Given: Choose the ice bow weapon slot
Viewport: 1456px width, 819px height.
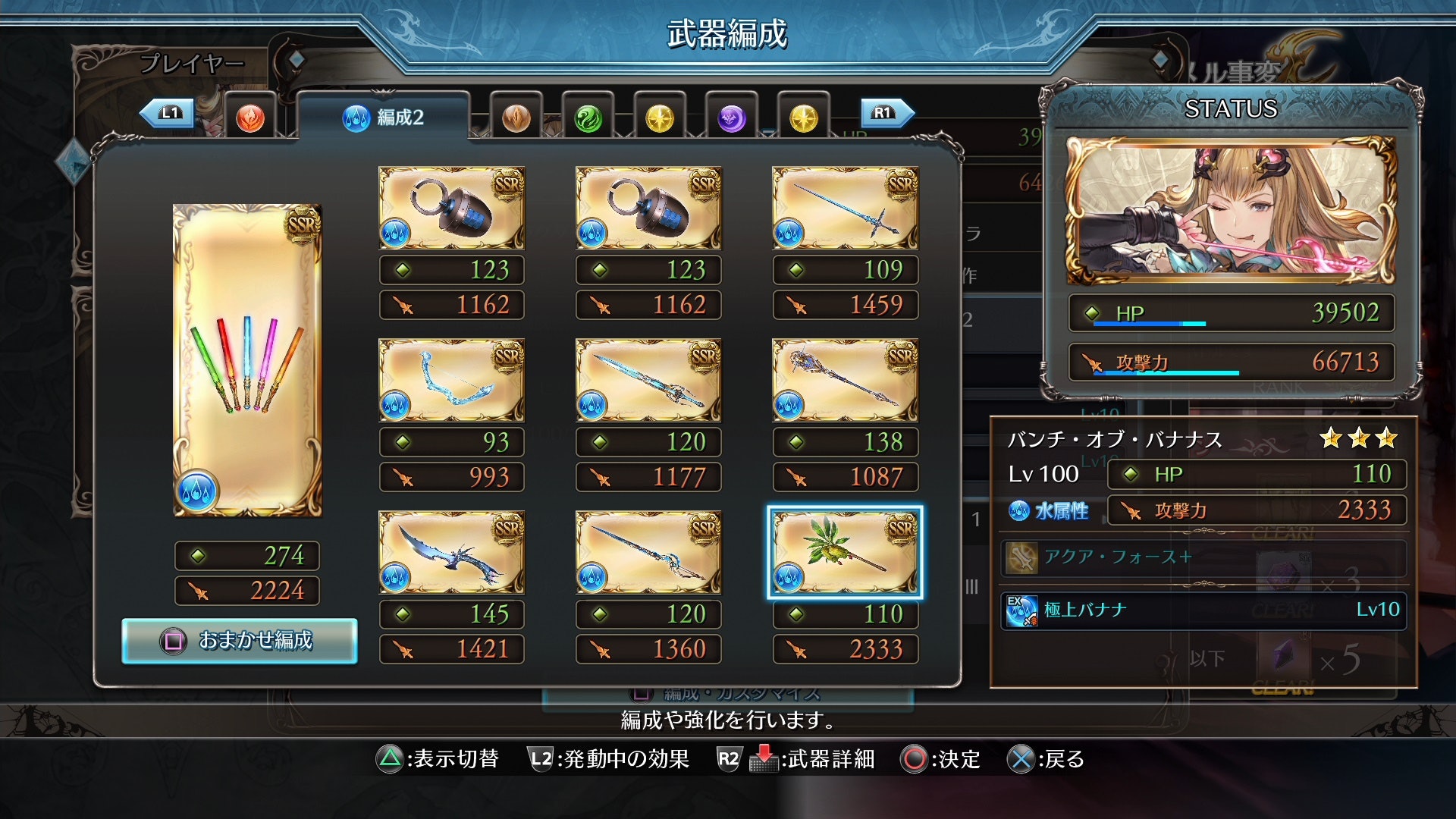Looking at the screenshot, I should tap(451, 380).
